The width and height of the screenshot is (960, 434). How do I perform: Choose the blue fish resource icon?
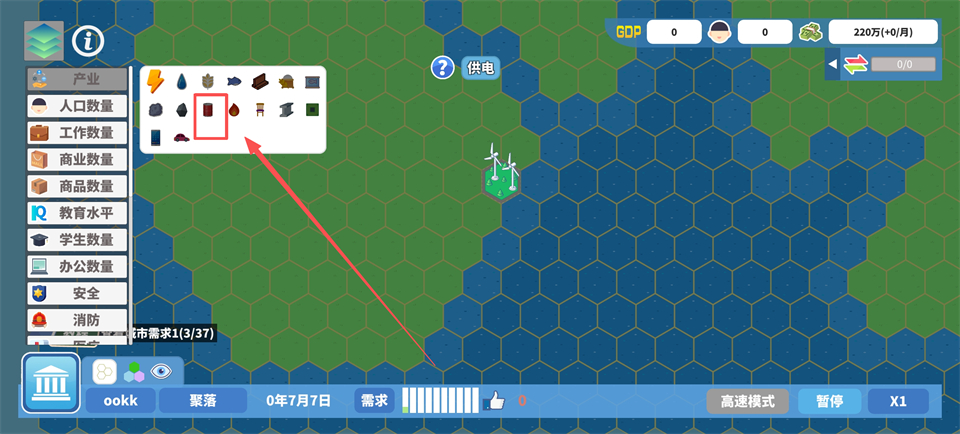pos(233,81)
